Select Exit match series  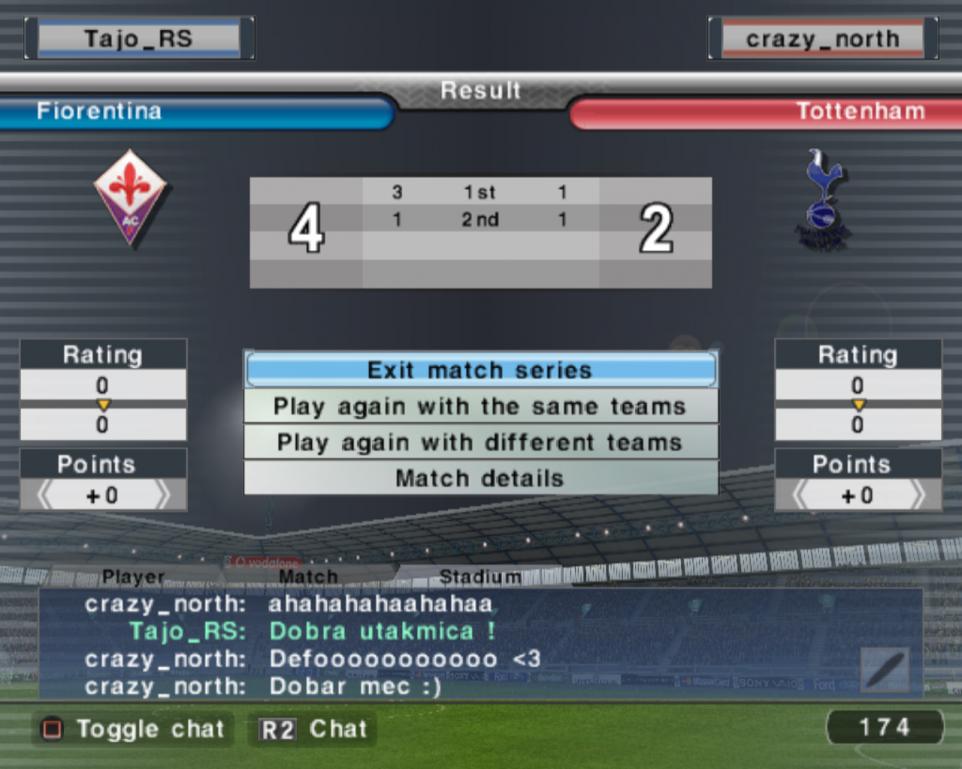click(x=480, y=370)
